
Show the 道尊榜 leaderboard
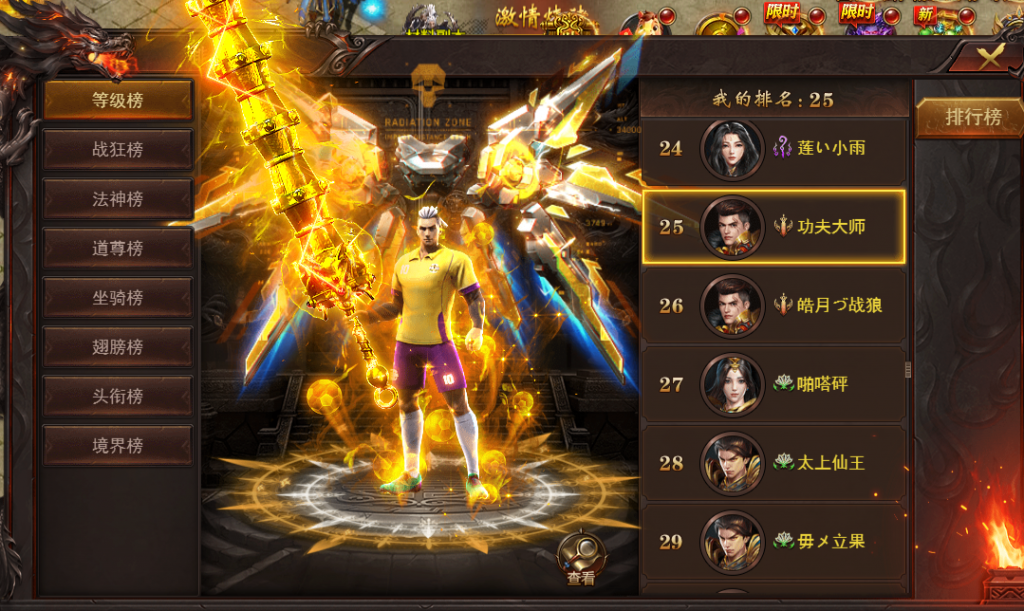[x=117, y=248]
